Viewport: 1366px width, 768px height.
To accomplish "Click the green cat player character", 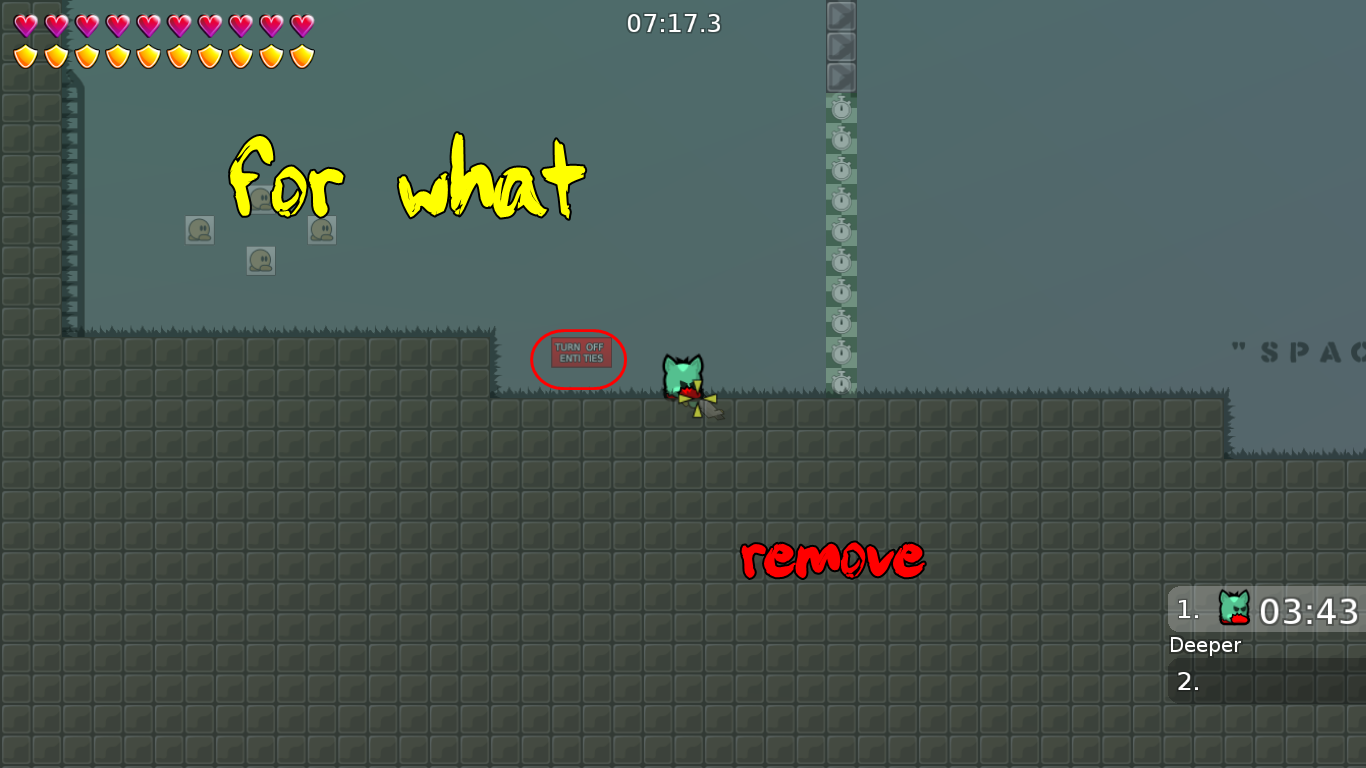I will coord(681,373).
